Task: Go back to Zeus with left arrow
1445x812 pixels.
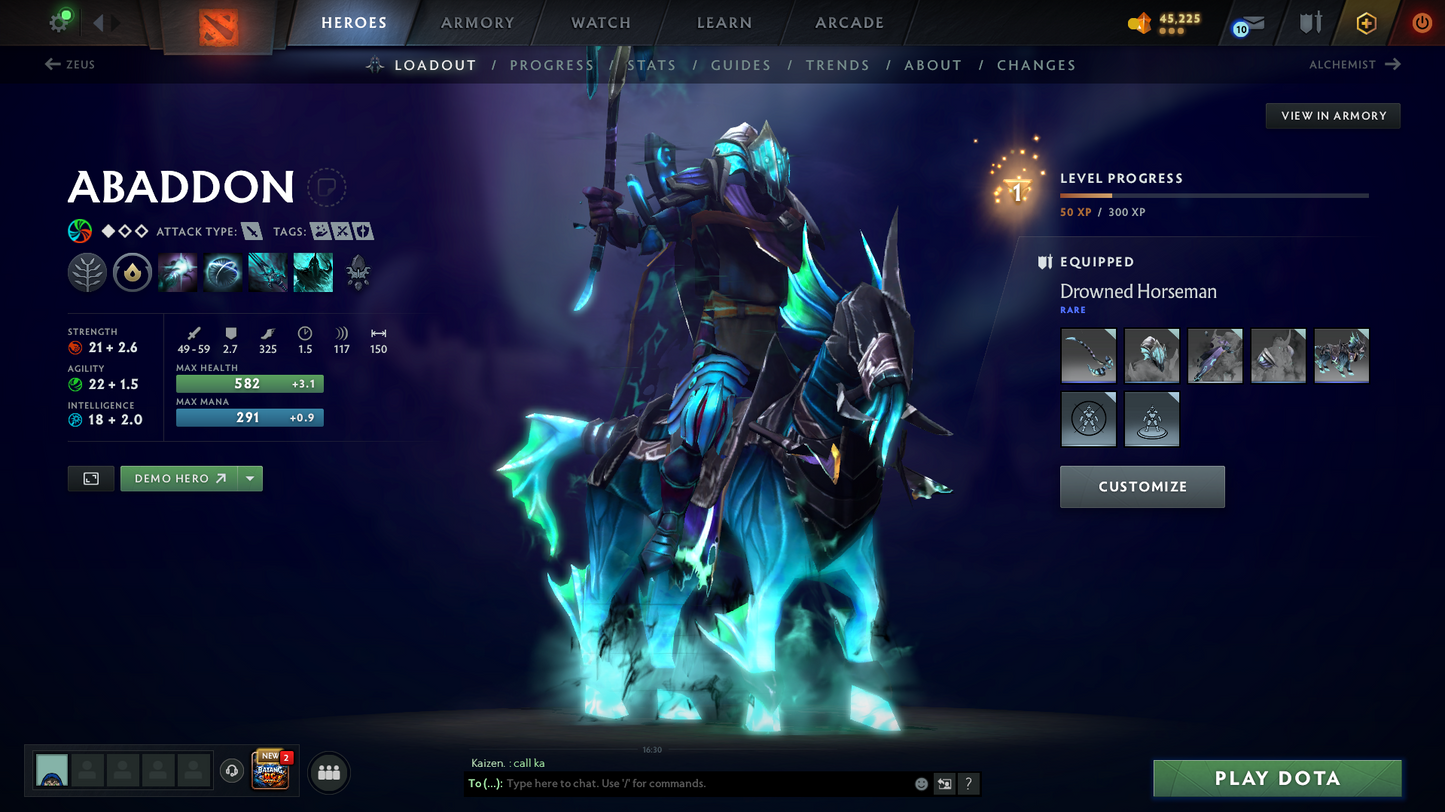Action: (50, 64)
